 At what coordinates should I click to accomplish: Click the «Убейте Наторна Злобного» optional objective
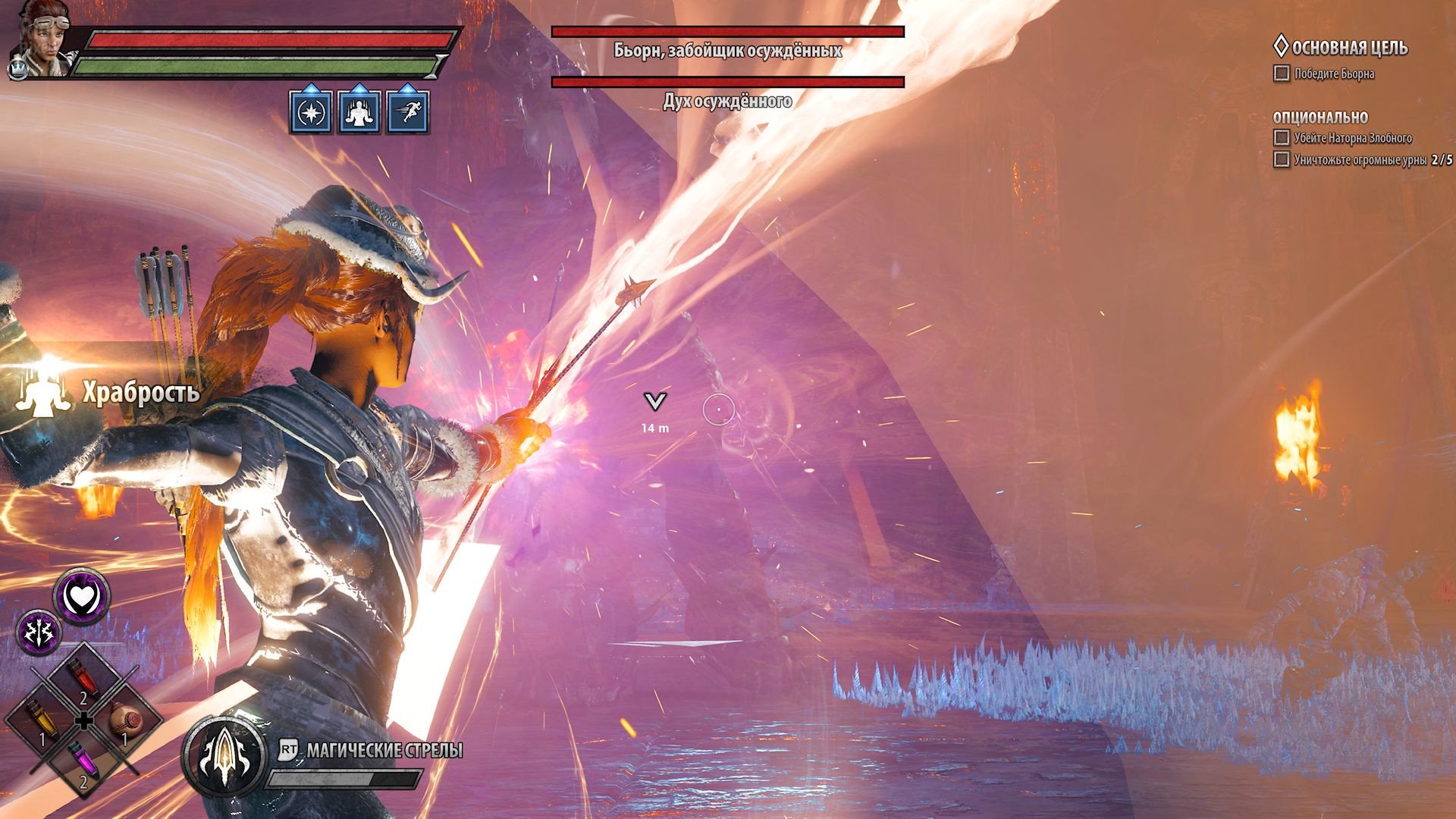[x=1352, y=138]
